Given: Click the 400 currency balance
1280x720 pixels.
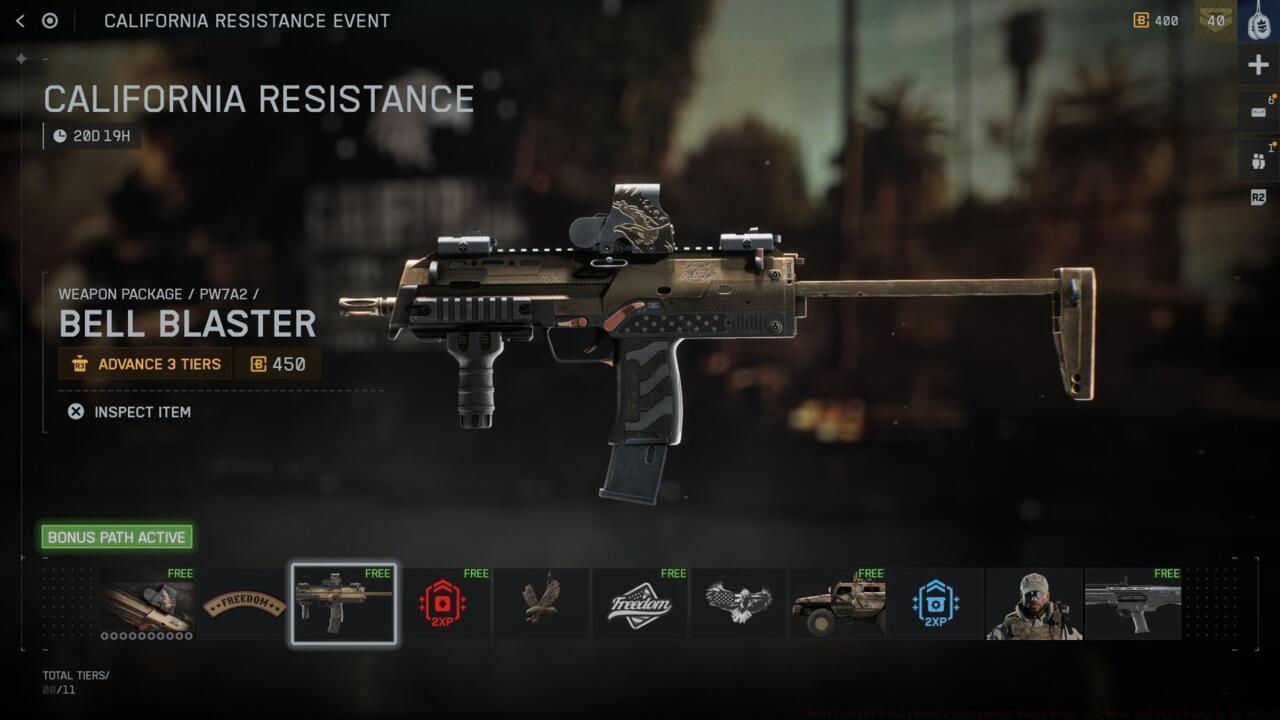Looking at the screenshot, I should point(1156,21).
